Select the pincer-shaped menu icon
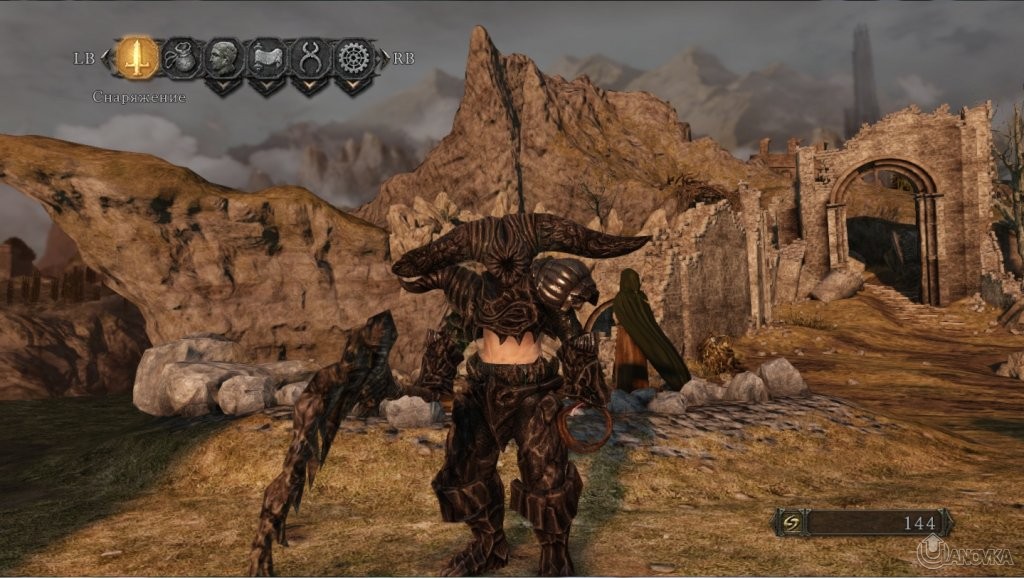Viewport: 1024px width, 578px height. (310, 57)
